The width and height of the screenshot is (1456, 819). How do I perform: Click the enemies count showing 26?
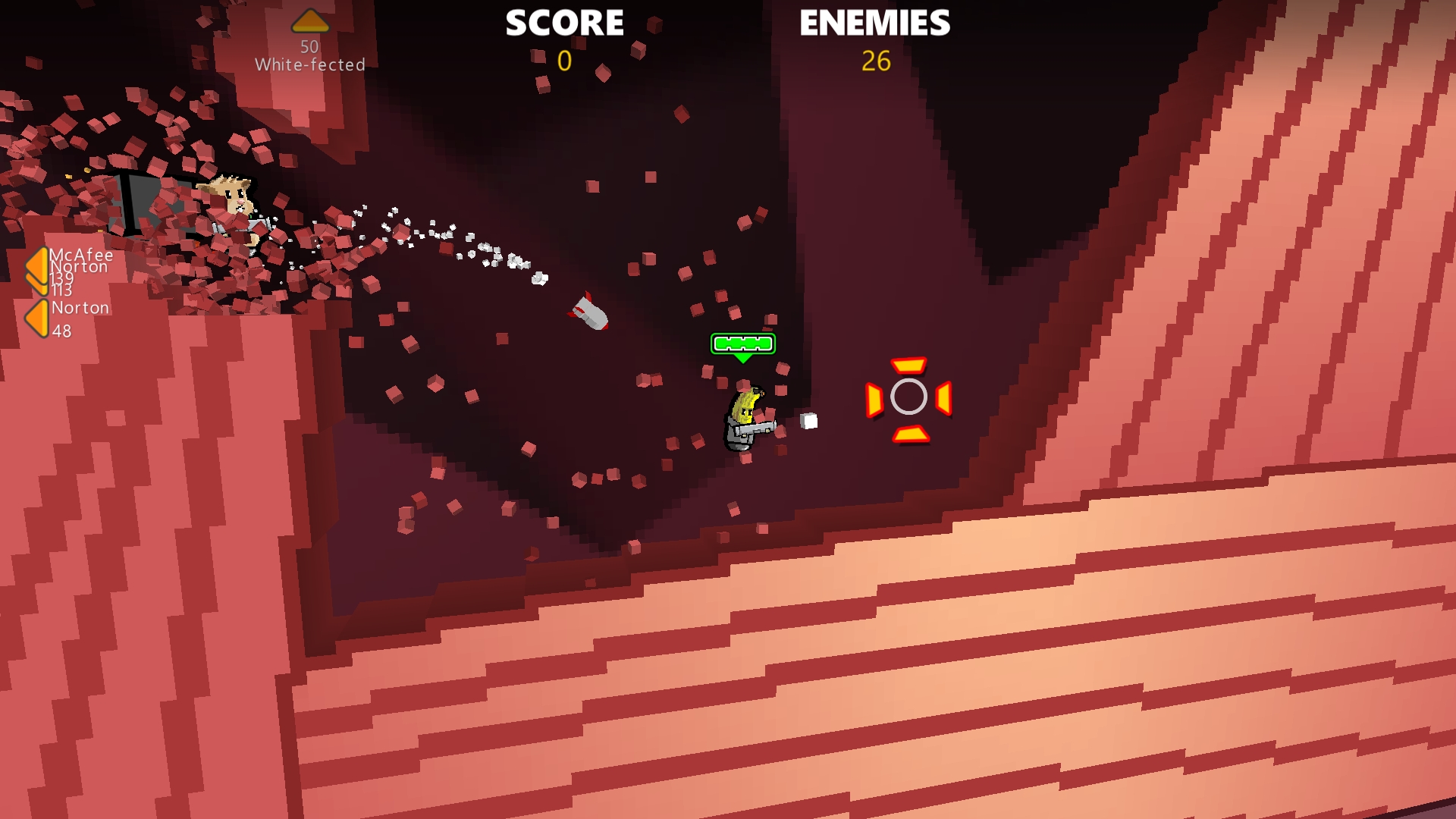876,62
